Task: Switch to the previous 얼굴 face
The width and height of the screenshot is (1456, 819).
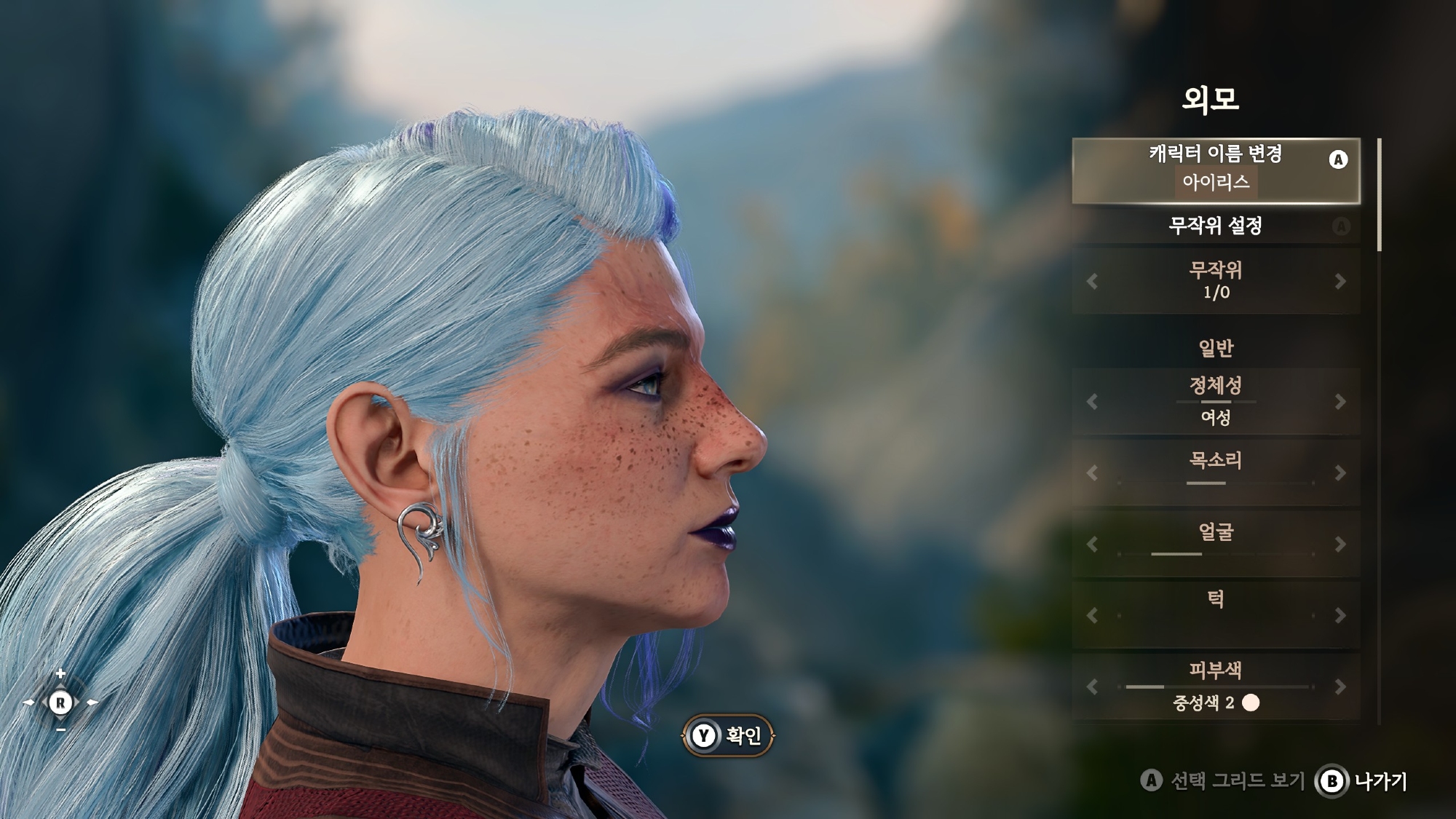Action: [1091, 544]
